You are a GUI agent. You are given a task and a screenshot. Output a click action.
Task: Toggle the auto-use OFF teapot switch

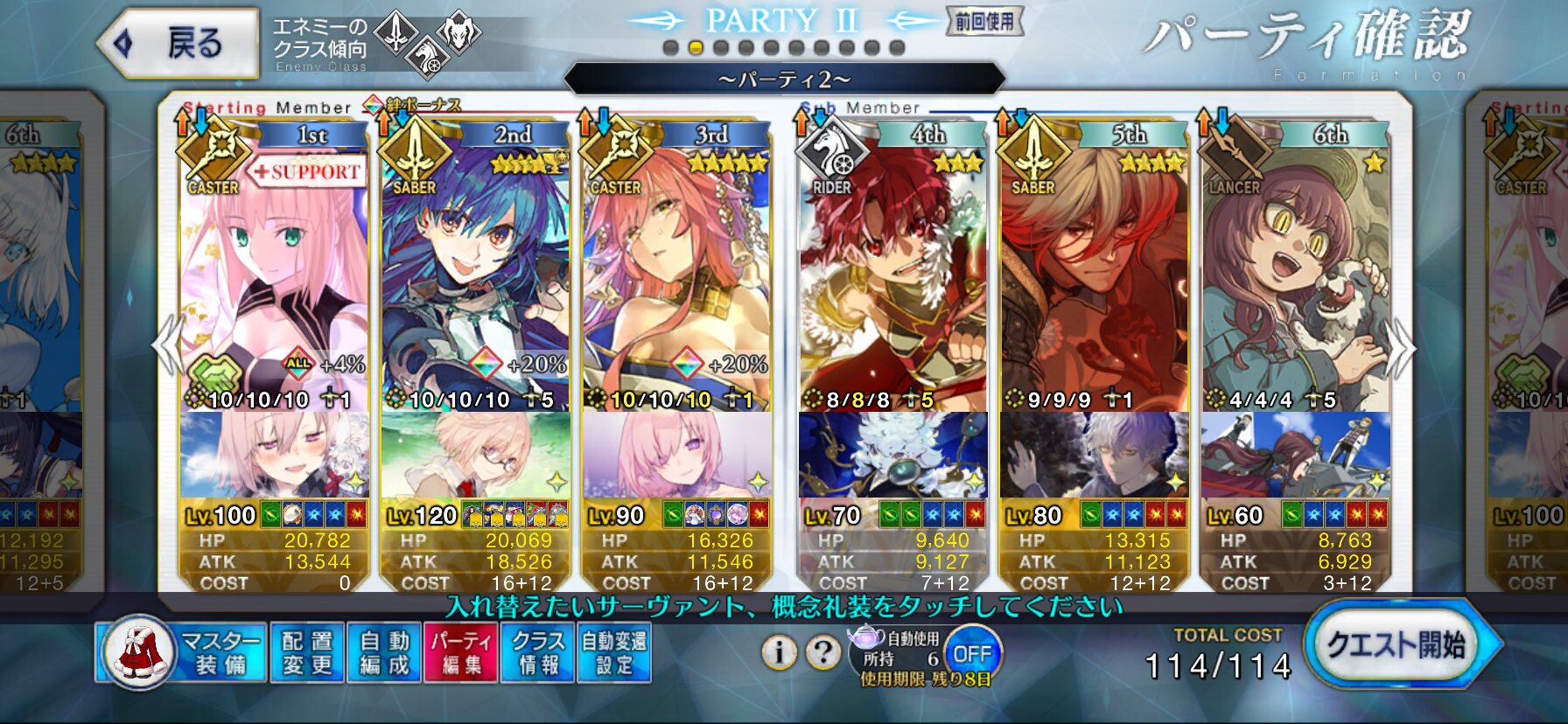971,654
